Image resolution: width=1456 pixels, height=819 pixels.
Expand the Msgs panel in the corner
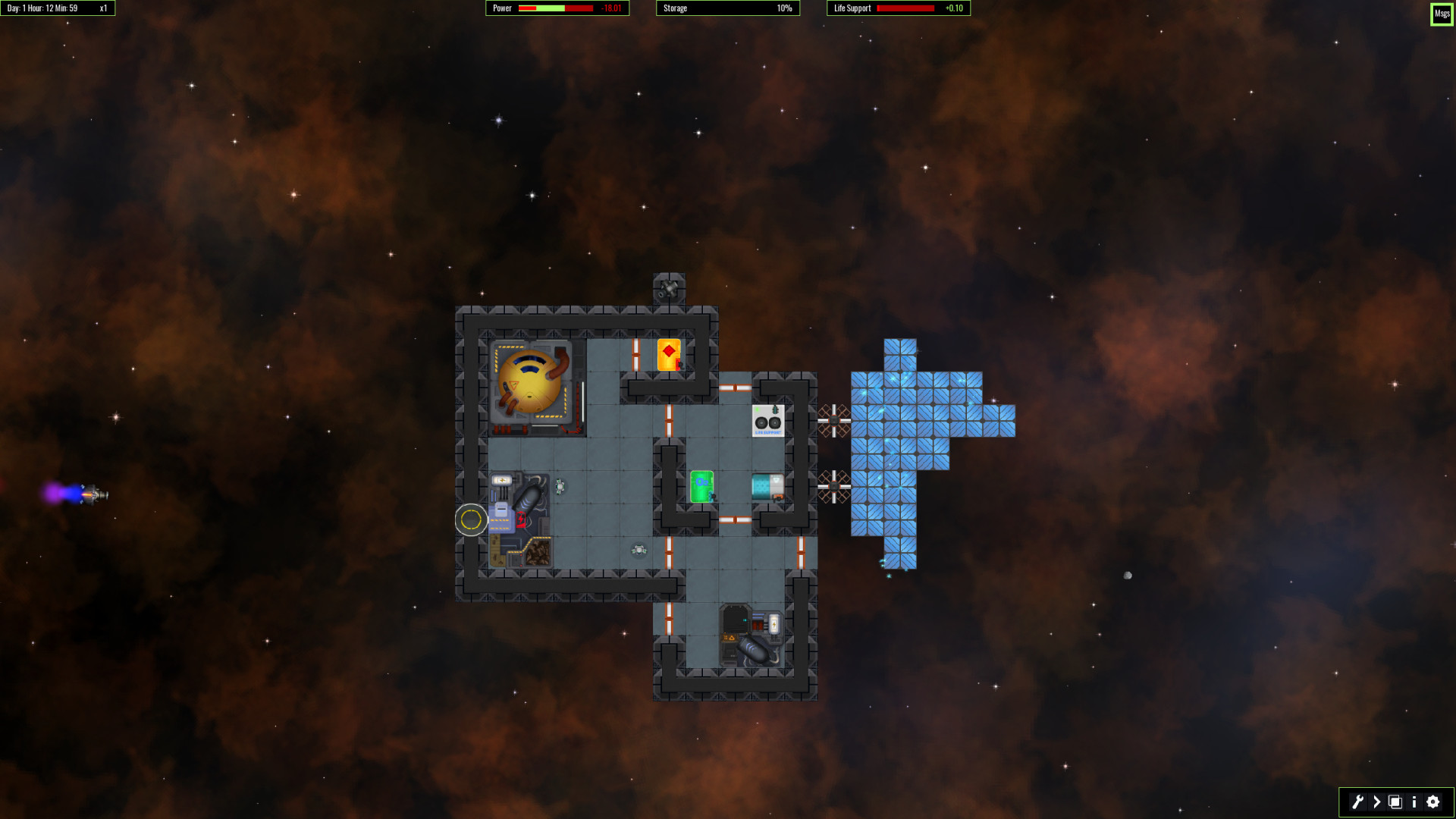tap(1441, 14)
